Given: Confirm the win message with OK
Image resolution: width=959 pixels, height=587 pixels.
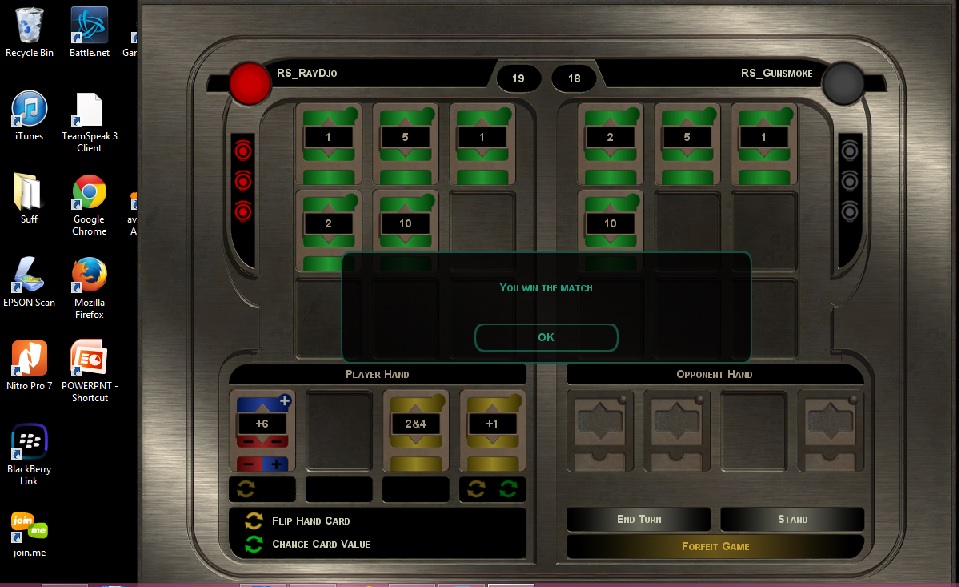Looking at the screenshot, I should tap(546, 338).
